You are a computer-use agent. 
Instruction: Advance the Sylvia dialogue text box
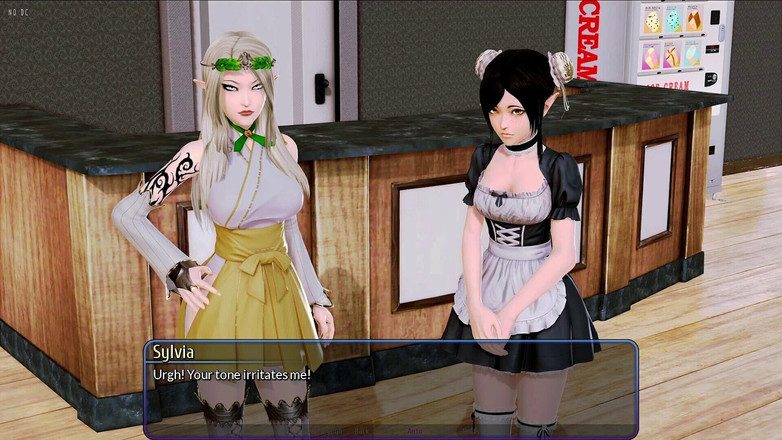(390, 385)
